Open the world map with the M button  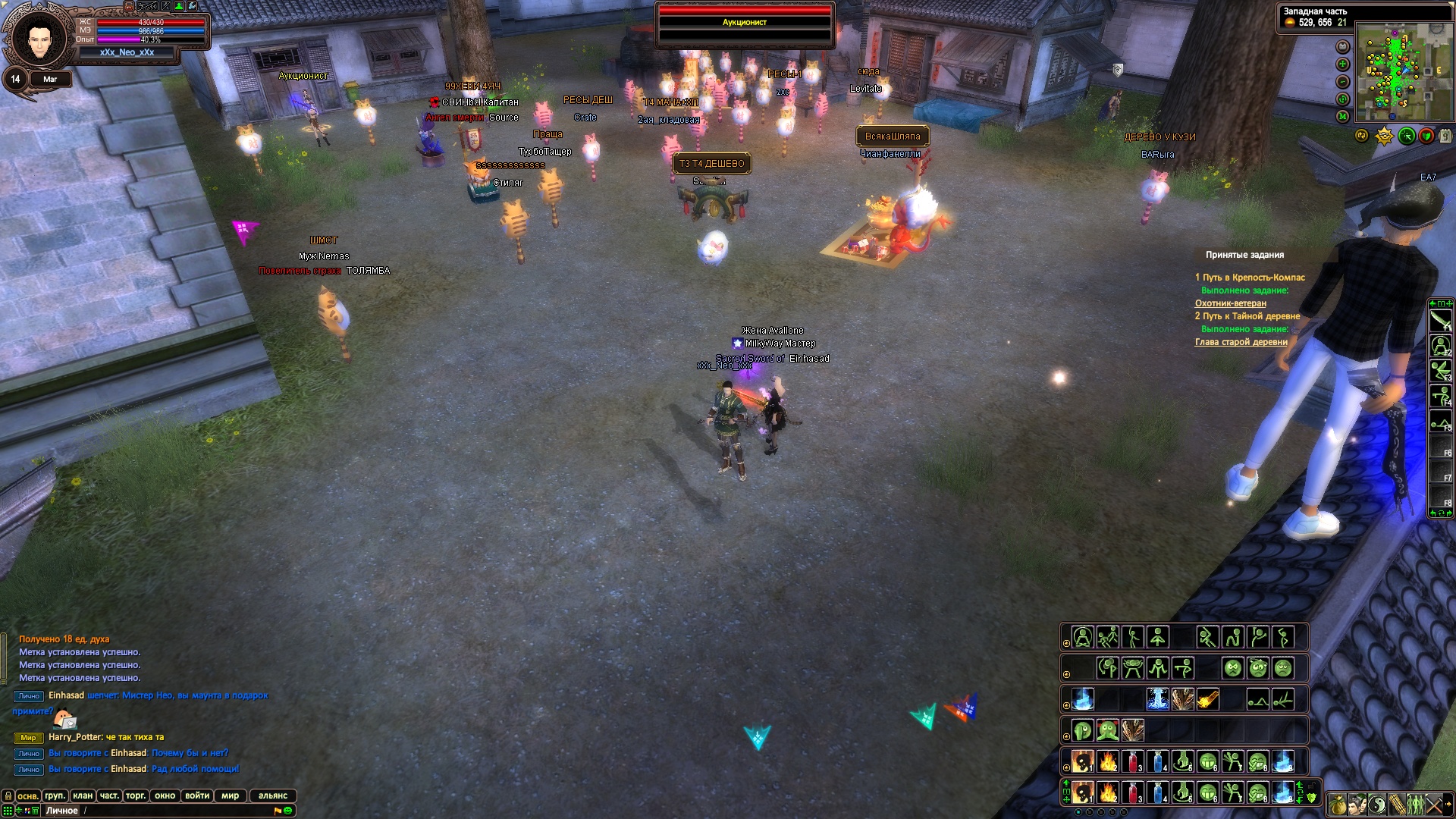1342,116
